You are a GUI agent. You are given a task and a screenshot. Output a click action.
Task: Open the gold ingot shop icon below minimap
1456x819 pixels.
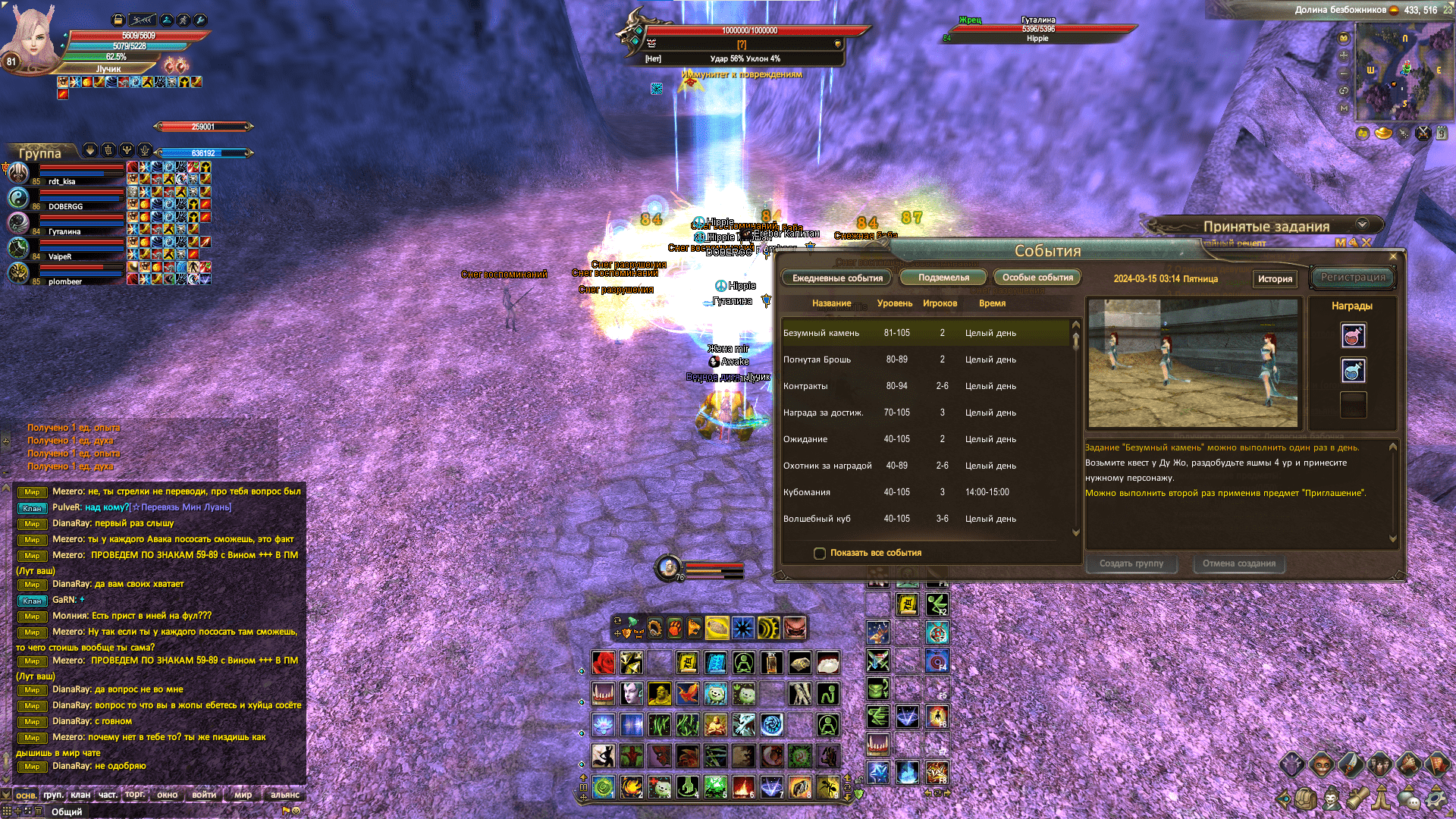coord(1383,133)
